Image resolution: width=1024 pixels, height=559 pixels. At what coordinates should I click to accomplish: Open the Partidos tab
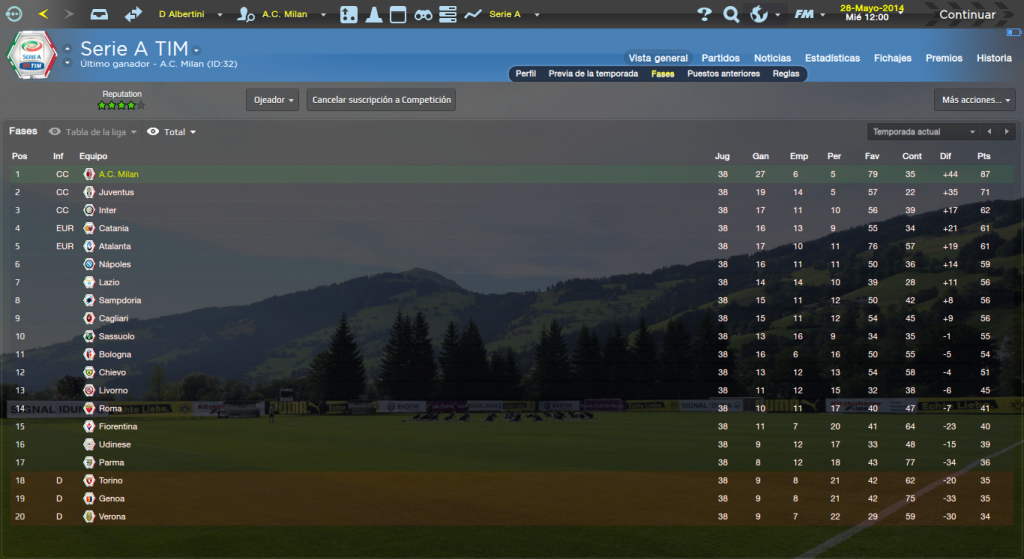pyautogui.click(x=721, y=58)
